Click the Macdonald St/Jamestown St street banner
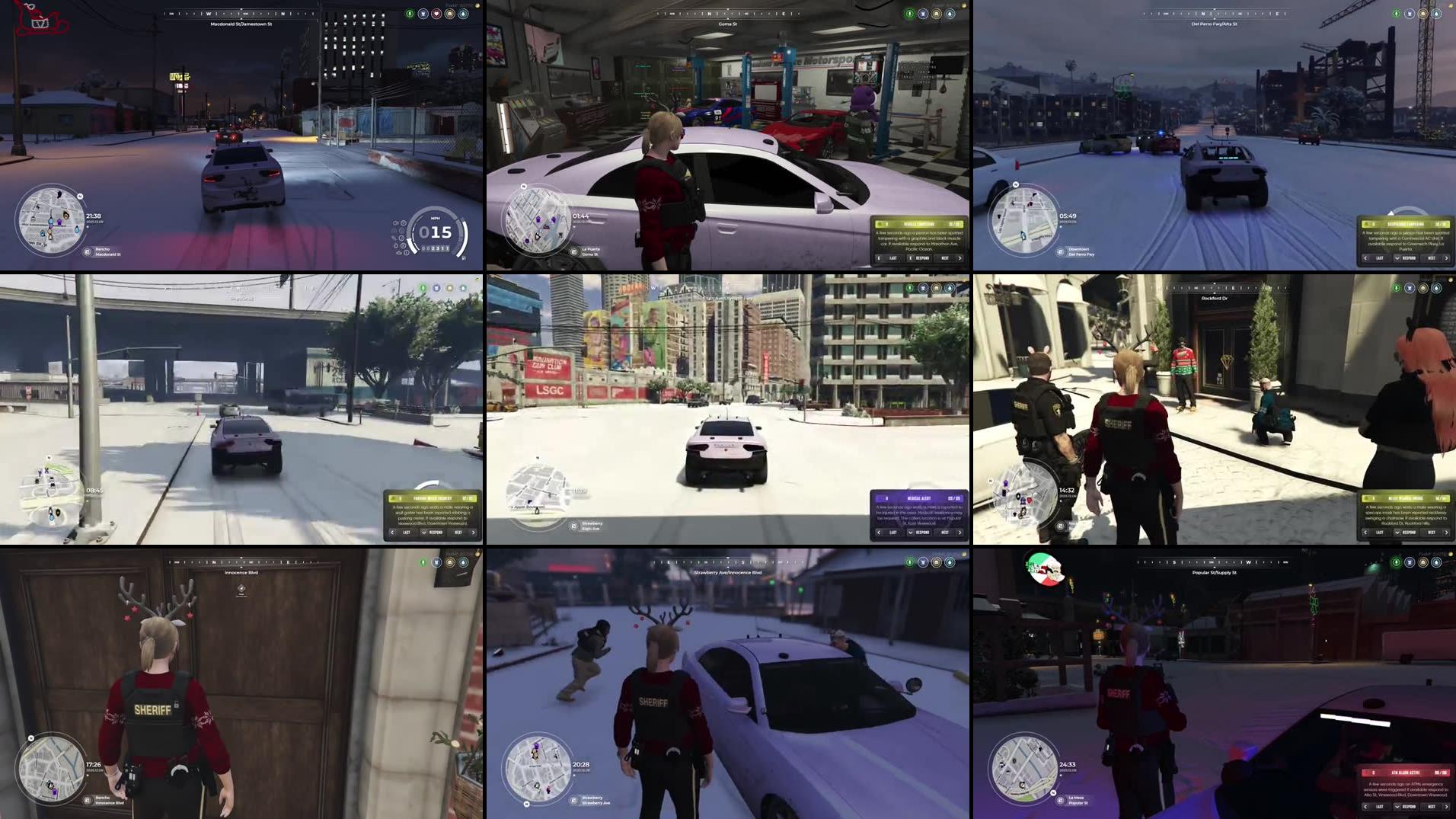1456x819 pixels. (x=241, y=24)
